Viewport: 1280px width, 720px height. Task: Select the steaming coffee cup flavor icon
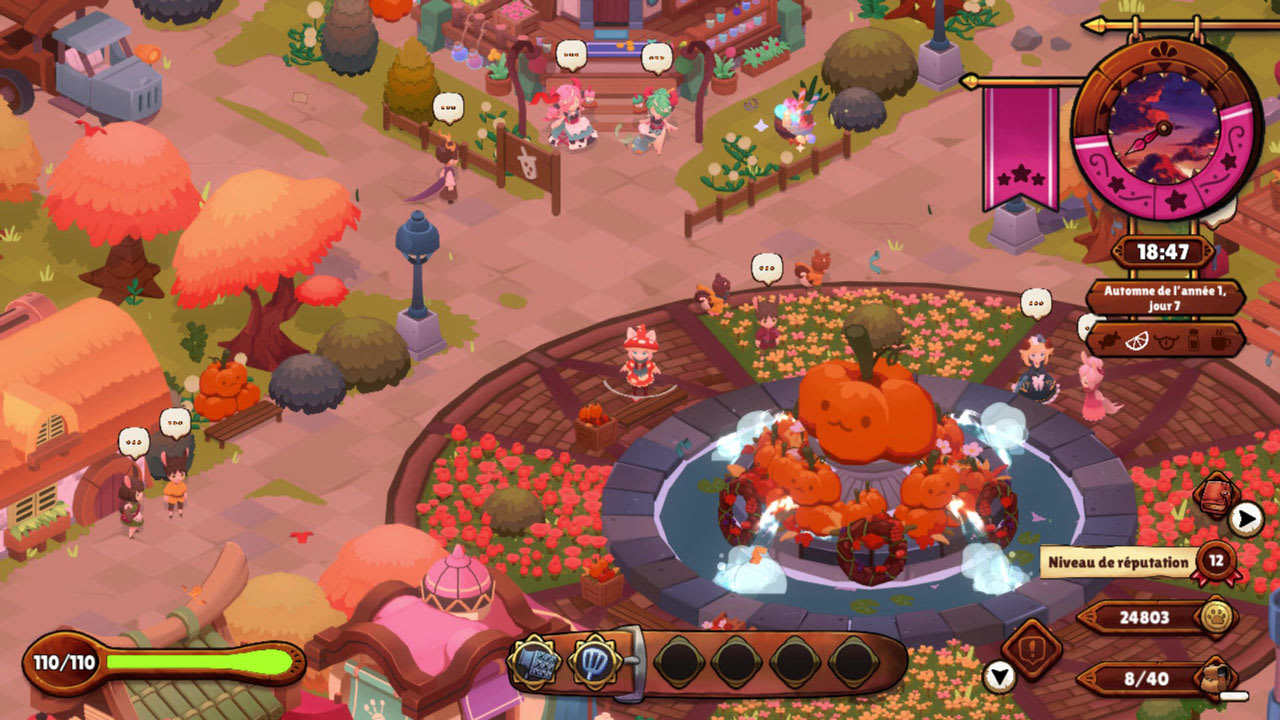point(1220,340)
